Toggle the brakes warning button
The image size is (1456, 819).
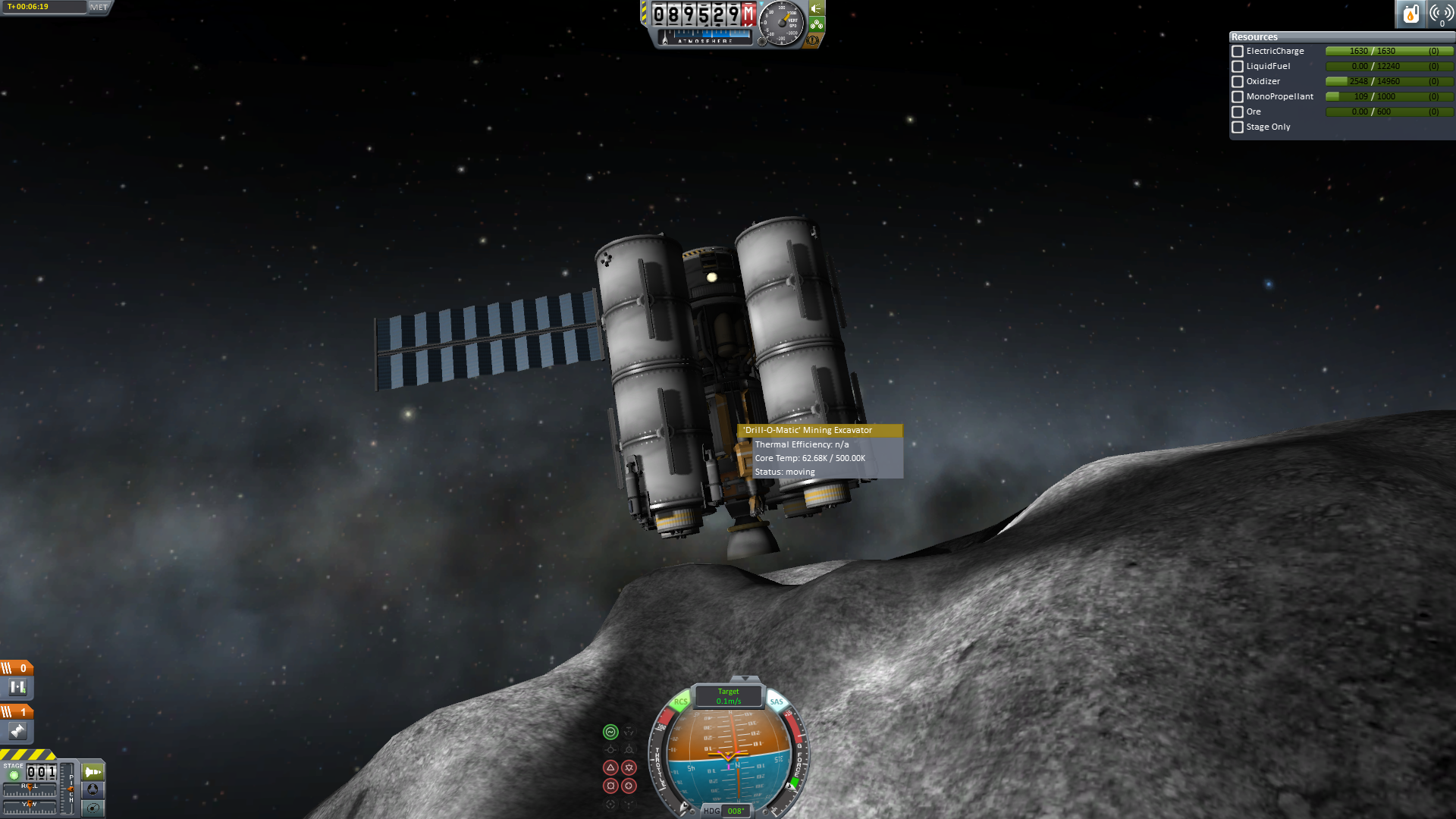813,39
